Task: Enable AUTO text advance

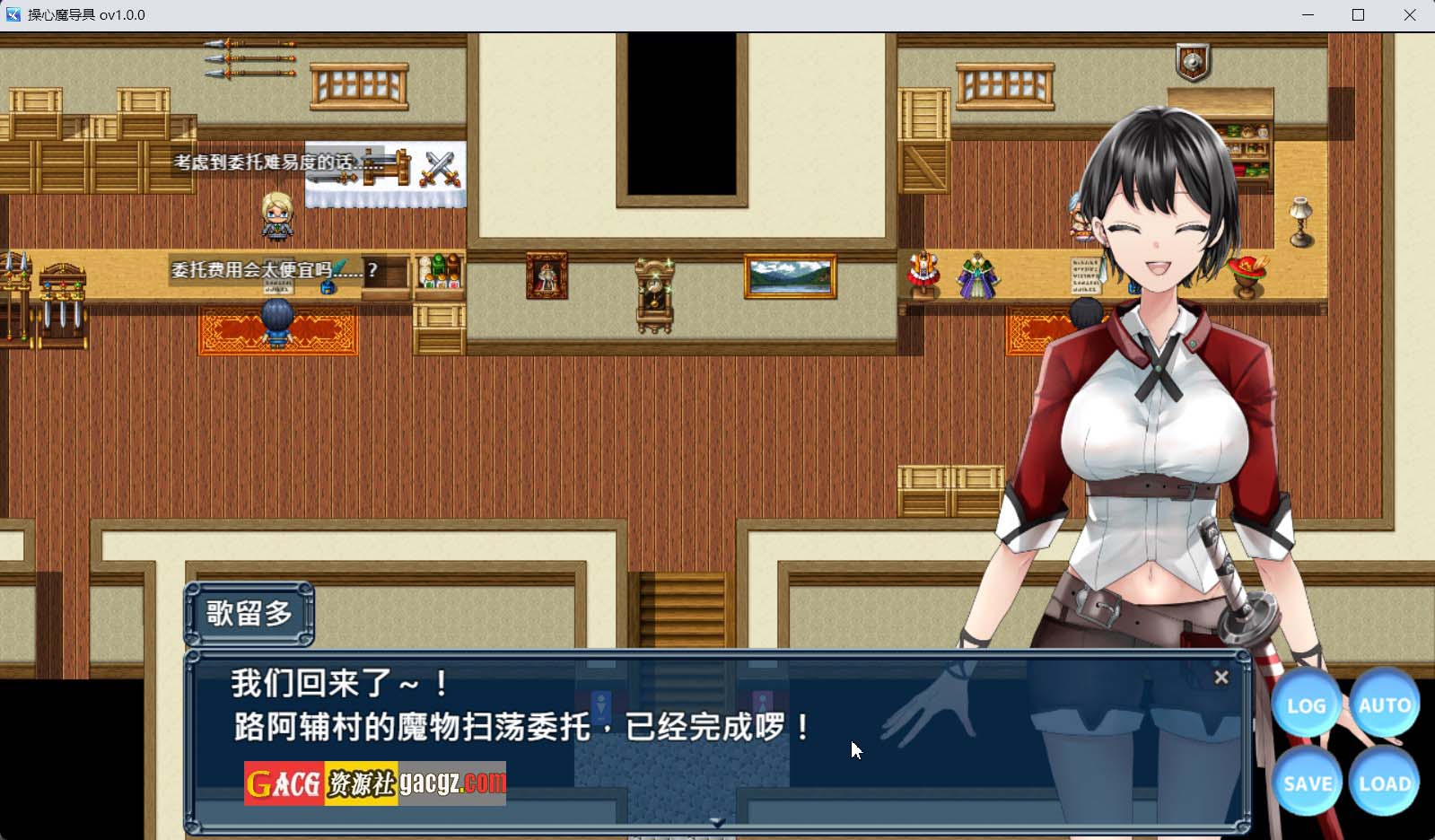Action: pos(1384,705)
